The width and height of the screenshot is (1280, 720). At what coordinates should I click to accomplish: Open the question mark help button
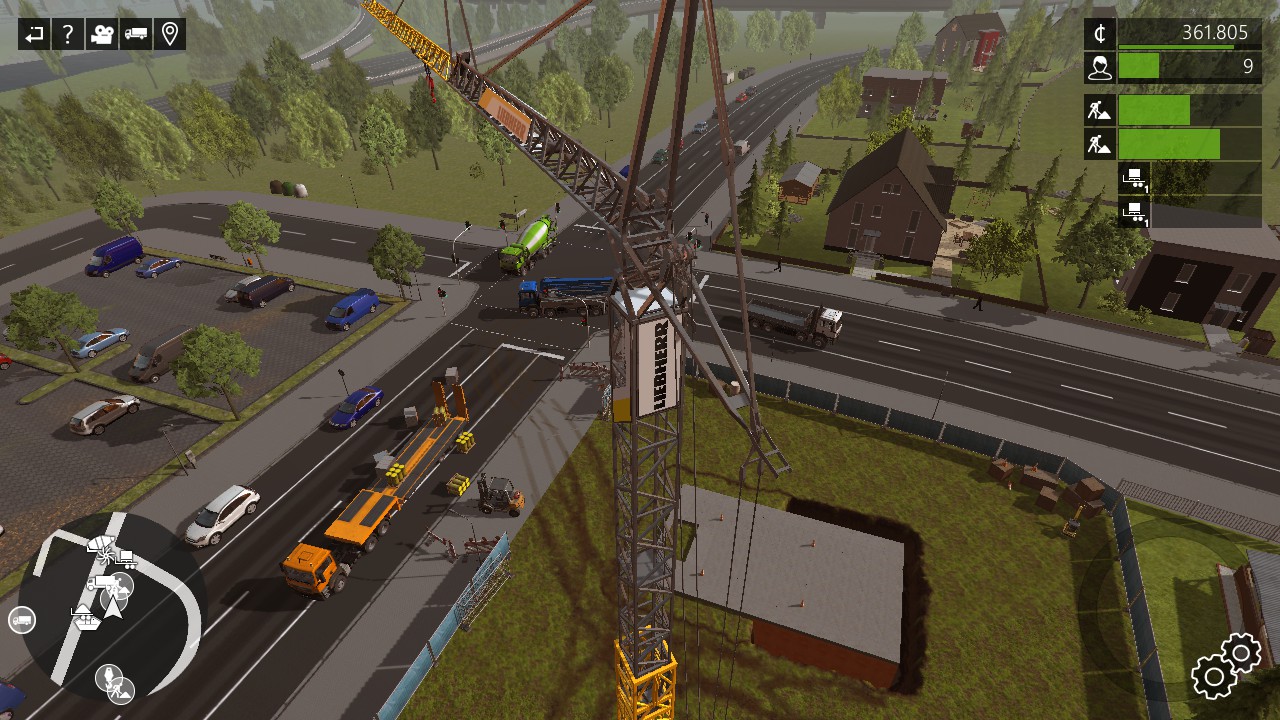coord(67,35)
